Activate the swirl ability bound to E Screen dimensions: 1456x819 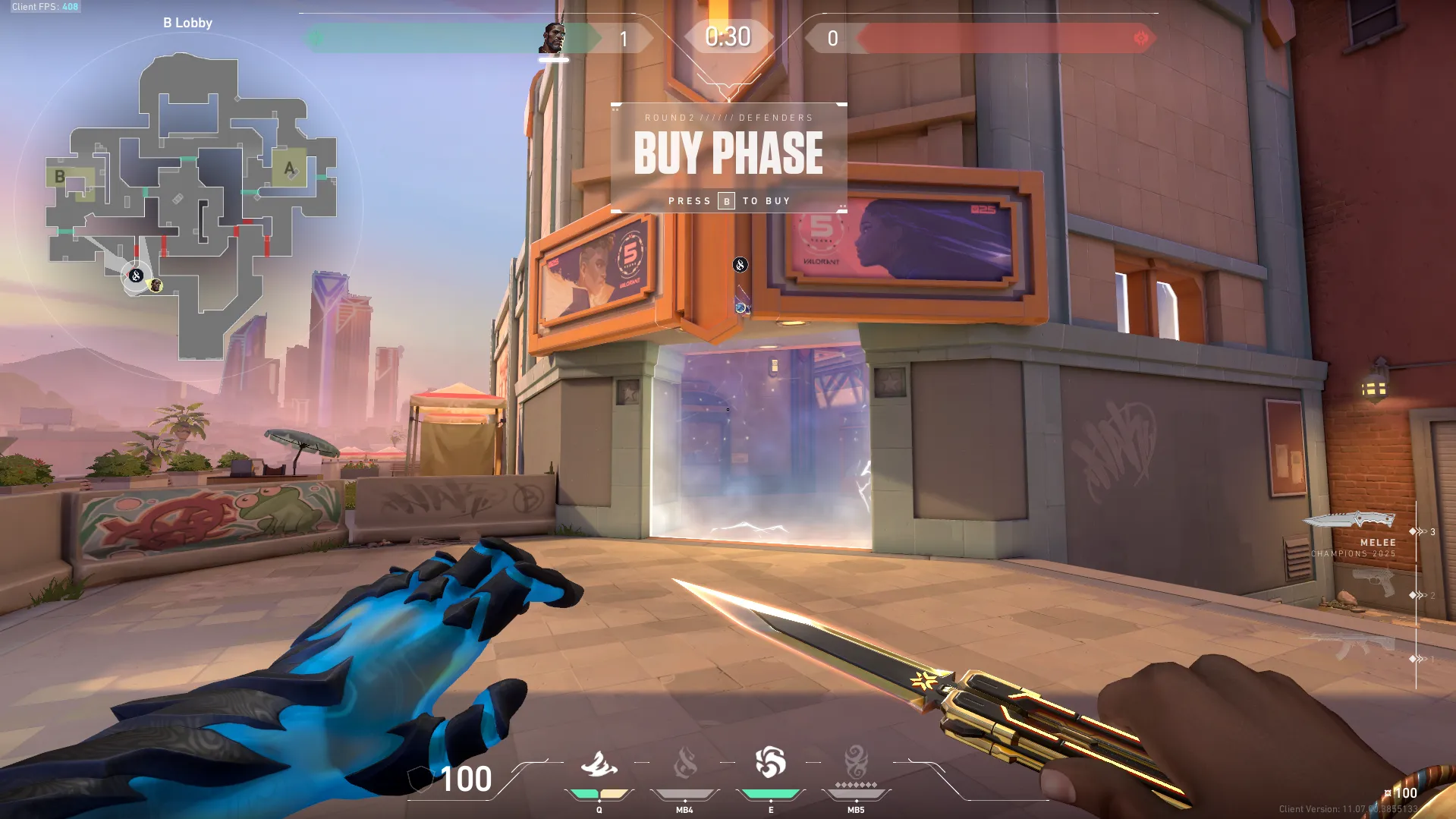[x=770, y=763]
